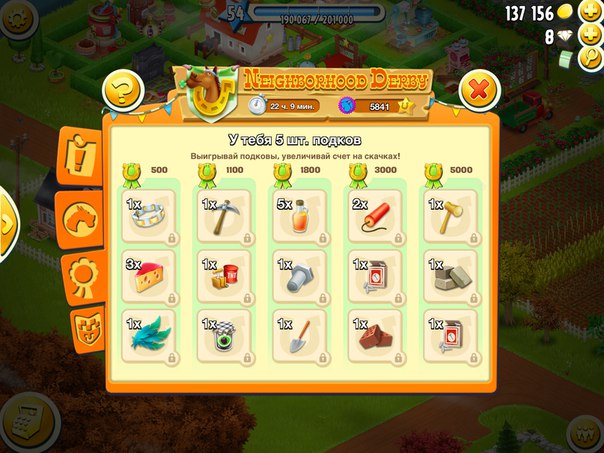The height and width of the screenshot is (453, 604).
Task: Open the ribbon rosette tab
Action: pos(81,271)
